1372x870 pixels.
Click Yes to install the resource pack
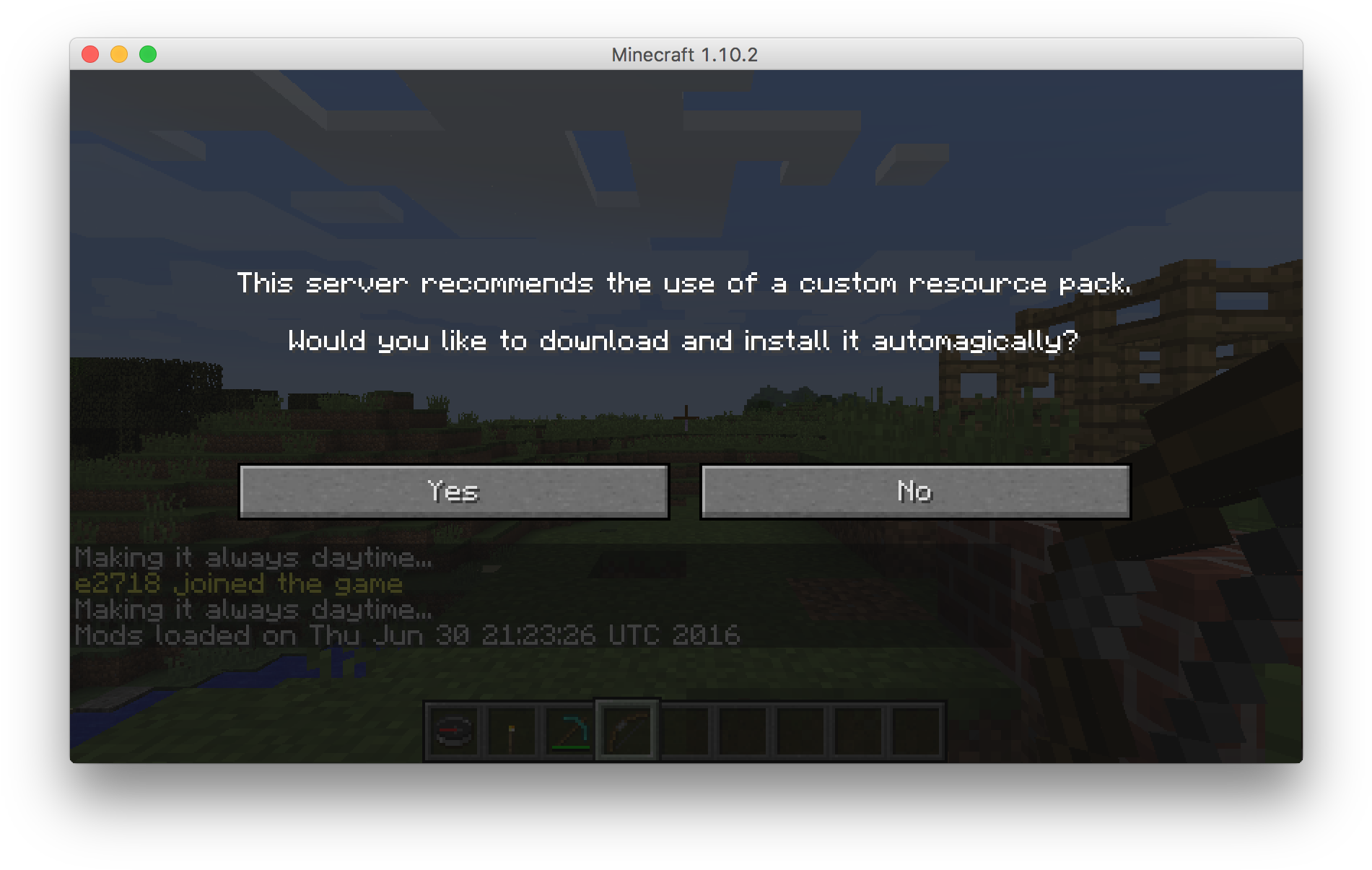(454, 492)
